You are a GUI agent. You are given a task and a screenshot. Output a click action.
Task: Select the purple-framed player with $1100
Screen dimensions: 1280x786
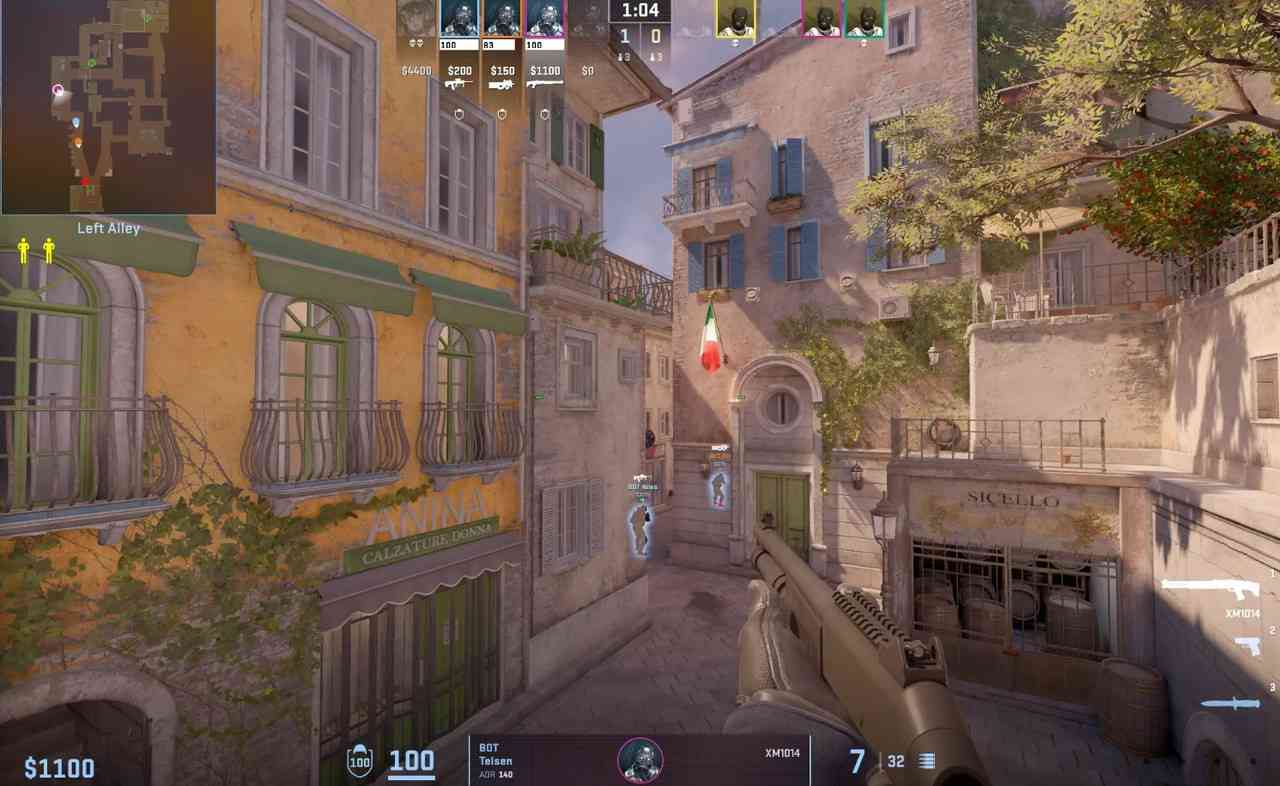[545, 19]
